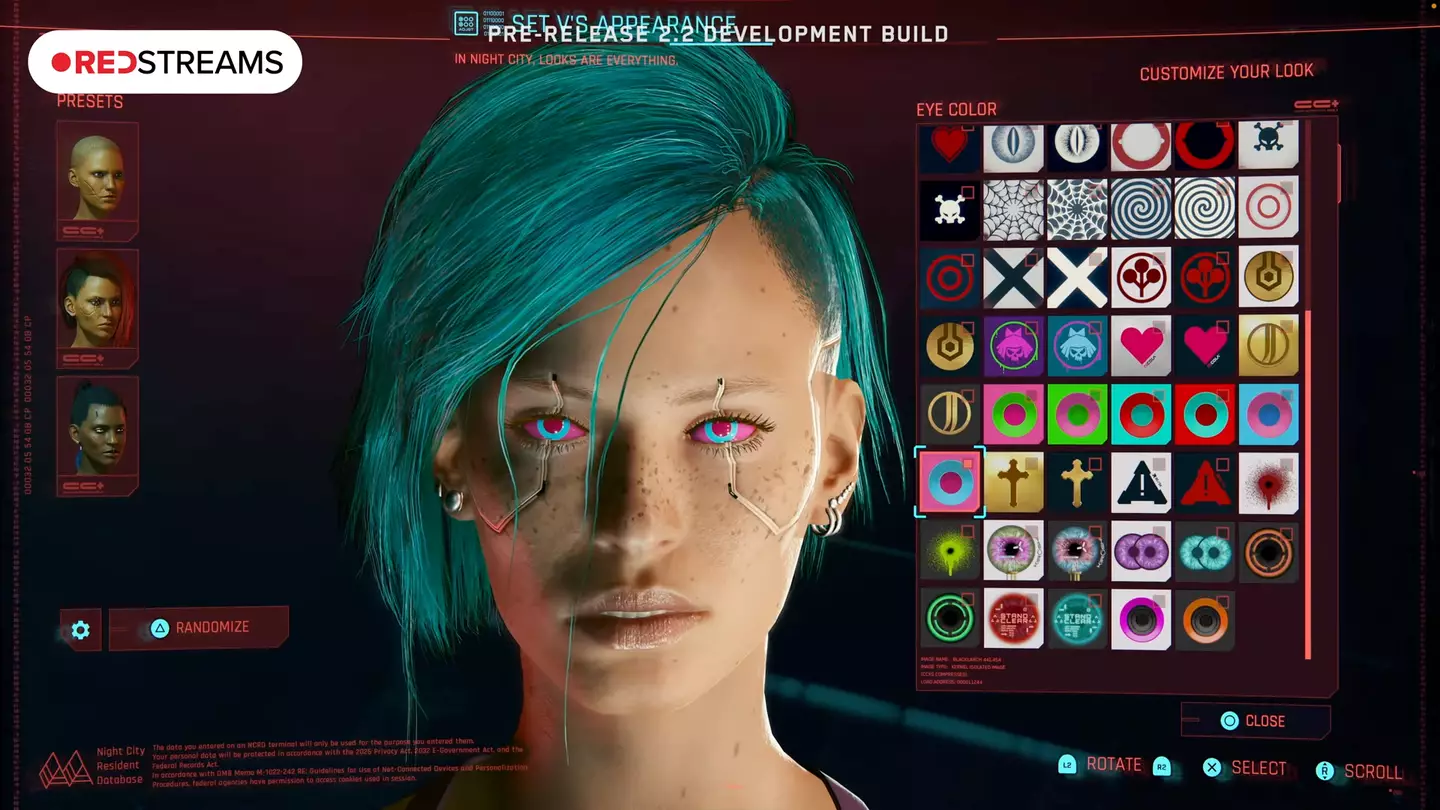
Task: Click the RANDOMIZE button
Action: 199,627
